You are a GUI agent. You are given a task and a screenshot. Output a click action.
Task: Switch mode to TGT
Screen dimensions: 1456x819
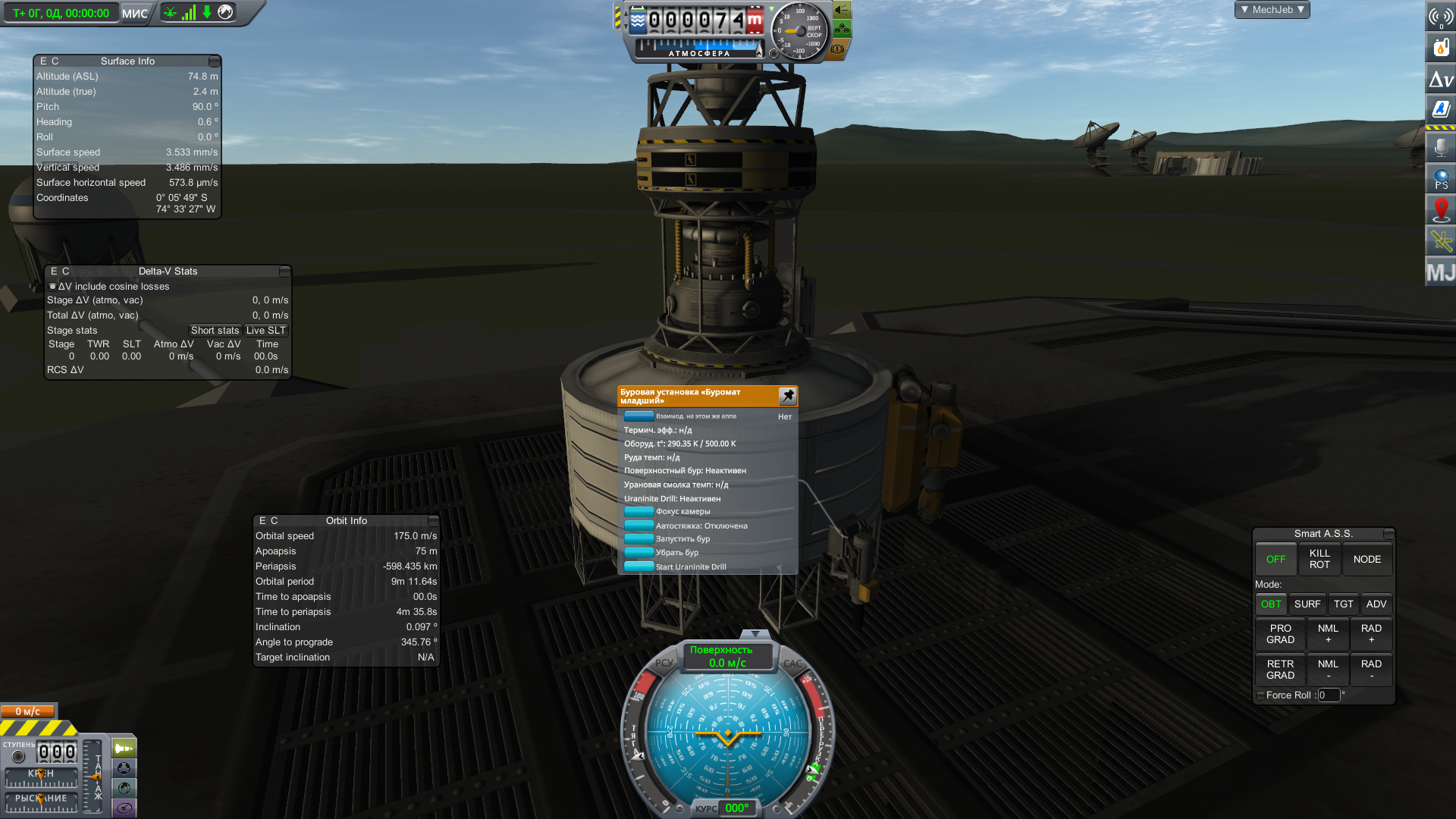coord(1343,604)
